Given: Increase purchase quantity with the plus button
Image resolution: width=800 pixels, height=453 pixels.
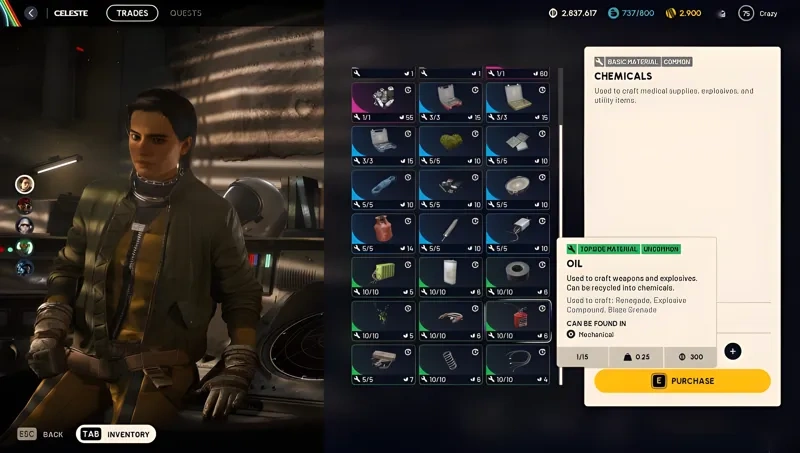Looking at the screenshot, I should click(x=733, y=351).
